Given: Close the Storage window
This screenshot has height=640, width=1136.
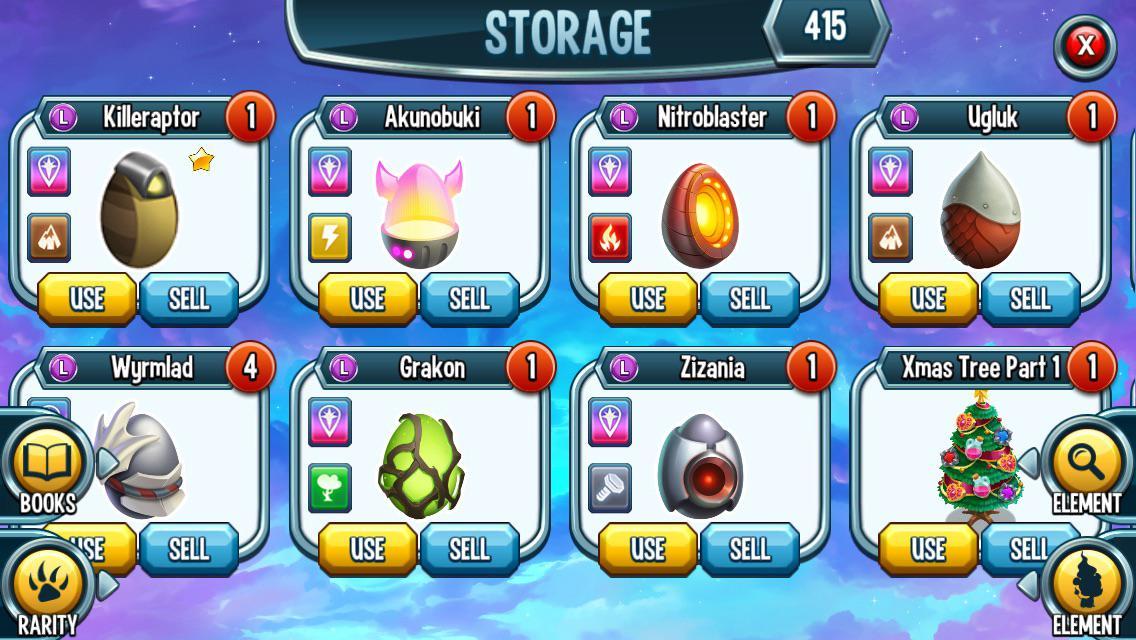Looking at the screenshot, I should (1085, 46).
